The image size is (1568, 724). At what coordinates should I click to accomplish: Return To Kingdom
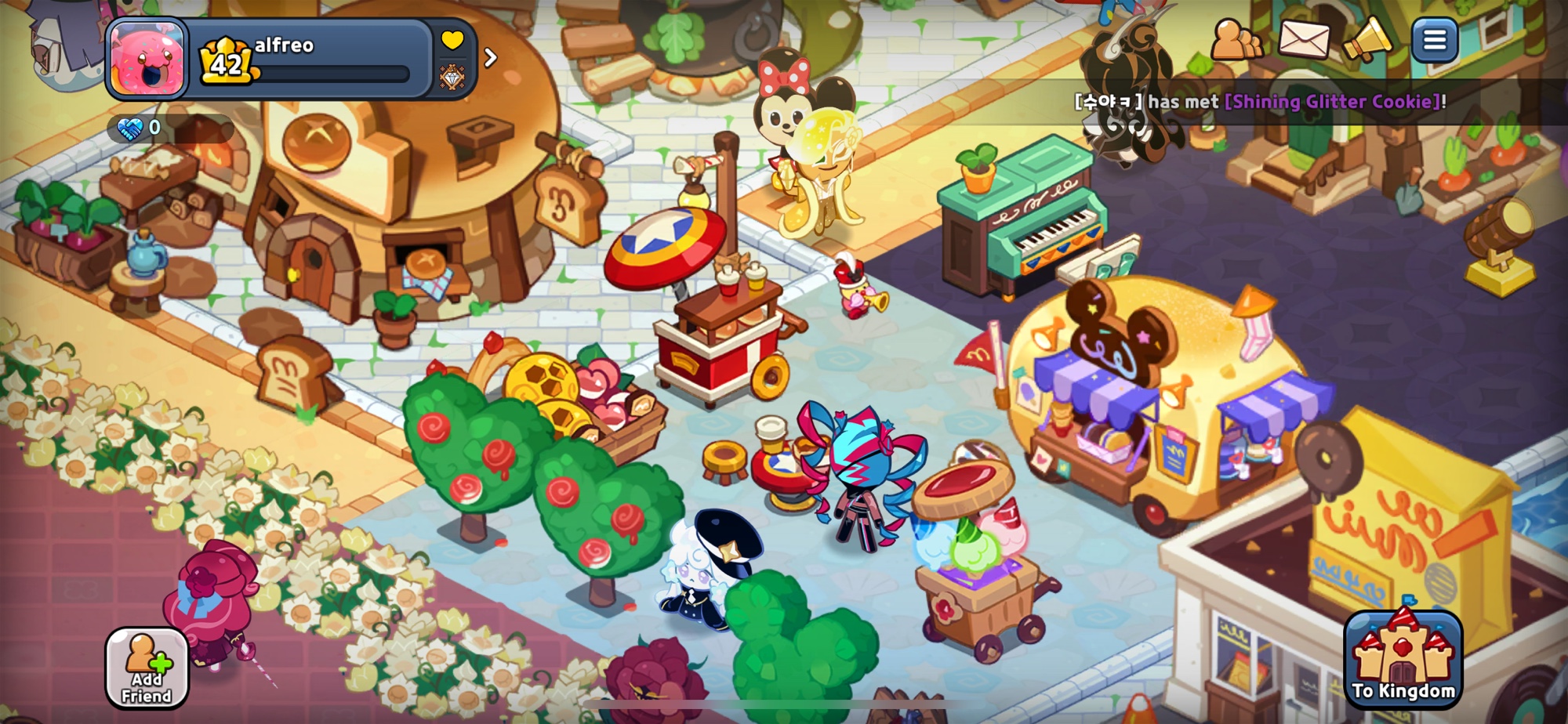(1403, 660)
